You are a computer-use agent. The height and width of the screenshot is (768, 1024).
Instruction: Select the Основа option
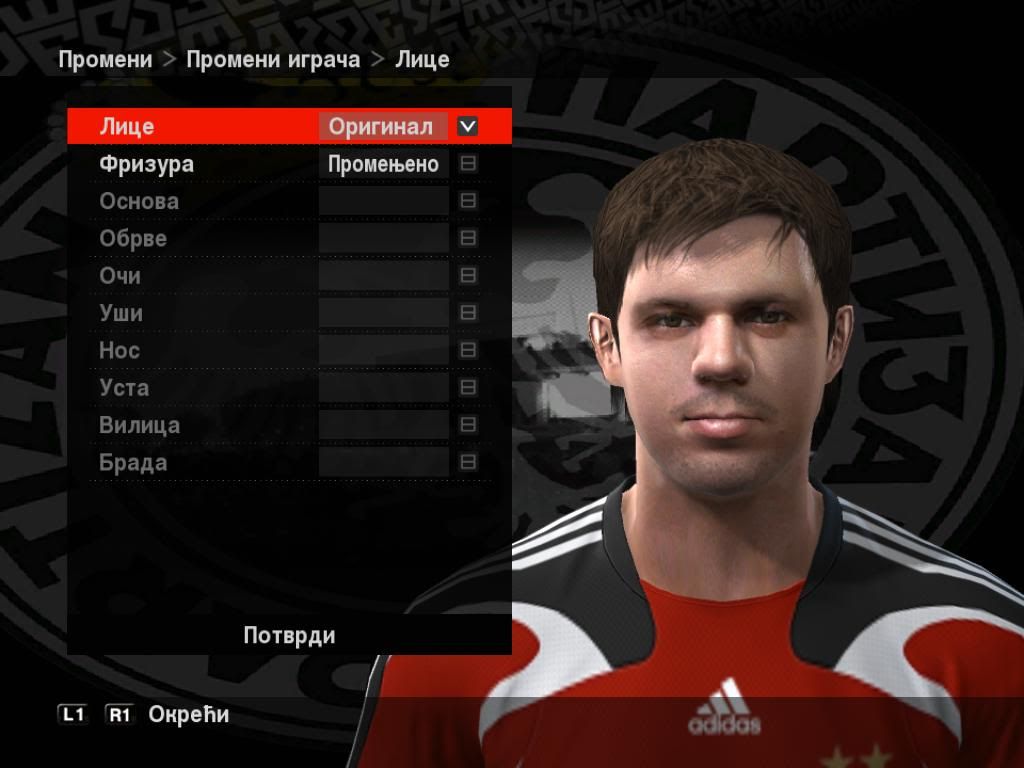139,202
